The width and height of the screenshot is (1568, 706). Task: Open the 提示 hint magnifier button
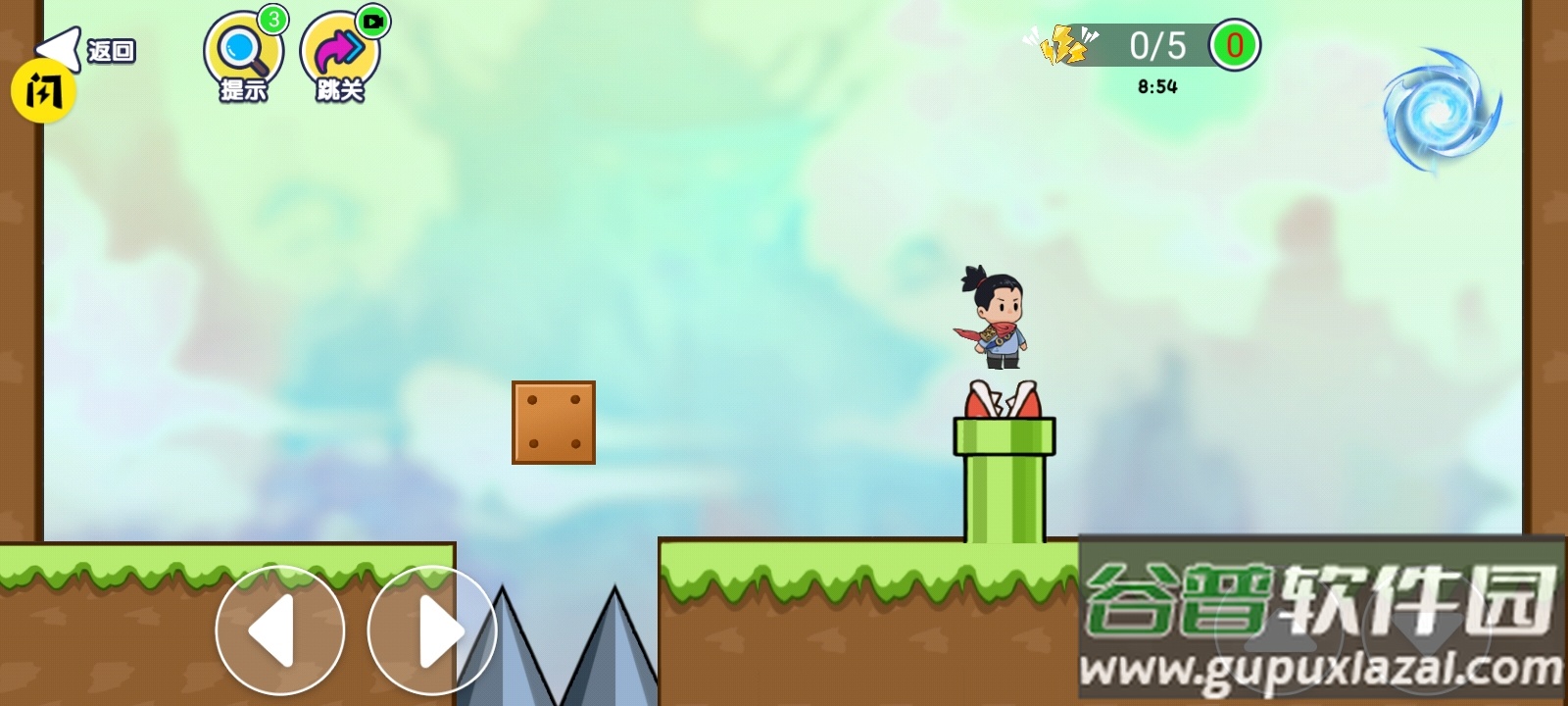(243, 56)
